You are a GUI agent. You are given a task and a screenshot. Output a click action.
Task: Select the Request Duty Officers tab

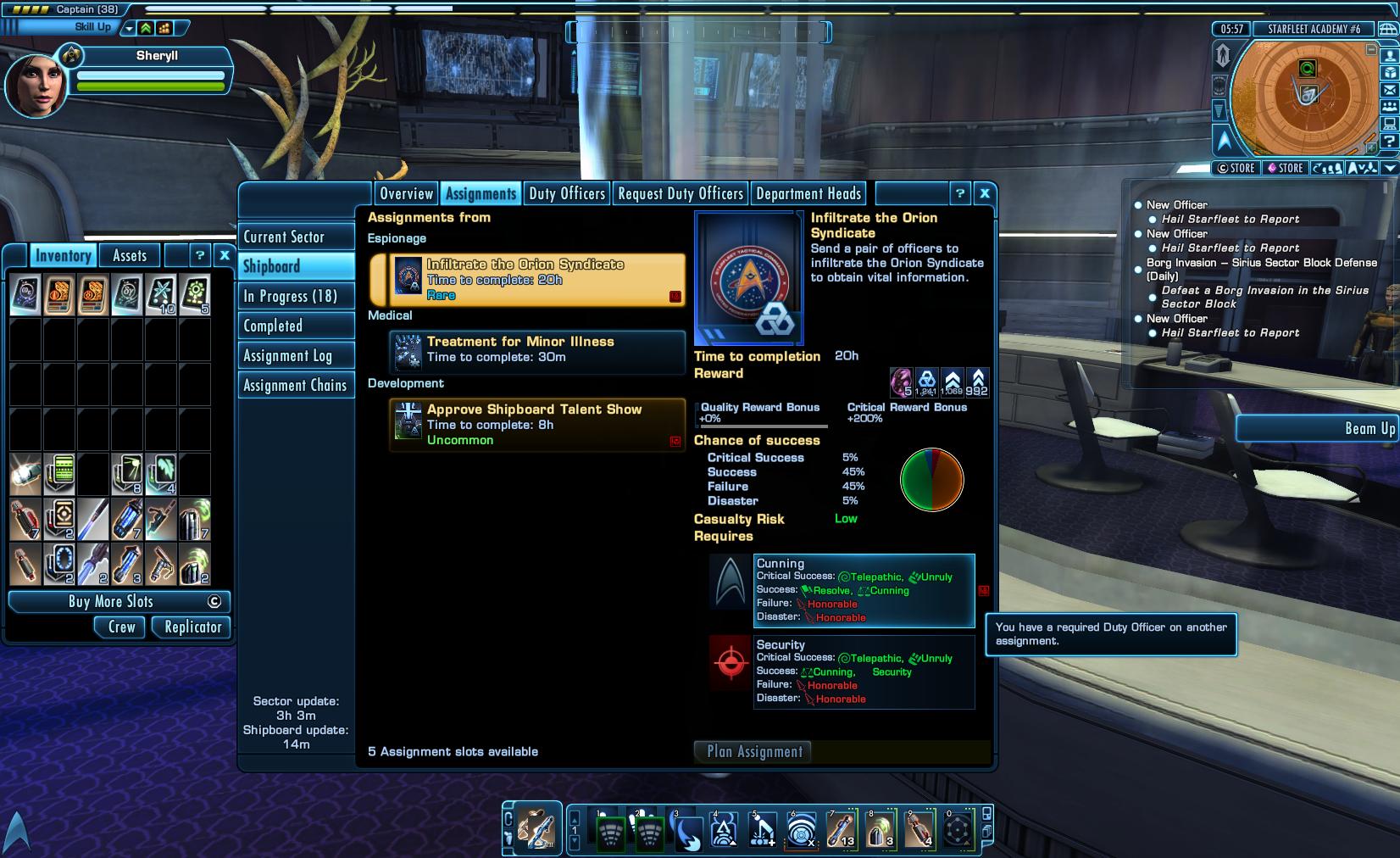point(680,194)
